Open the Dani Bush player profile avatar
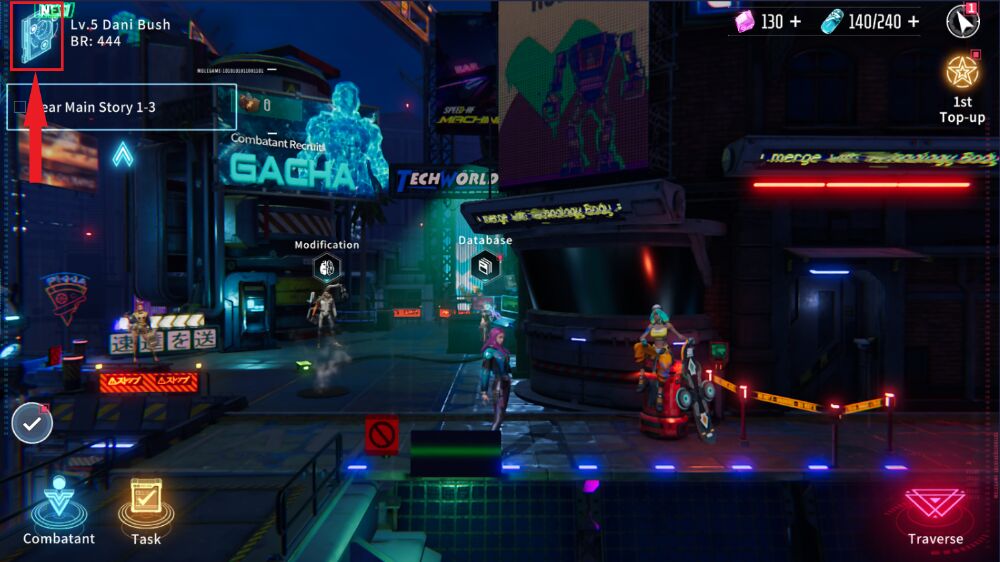Viewport: 1000px width, 562px height. tap(37, 38)
